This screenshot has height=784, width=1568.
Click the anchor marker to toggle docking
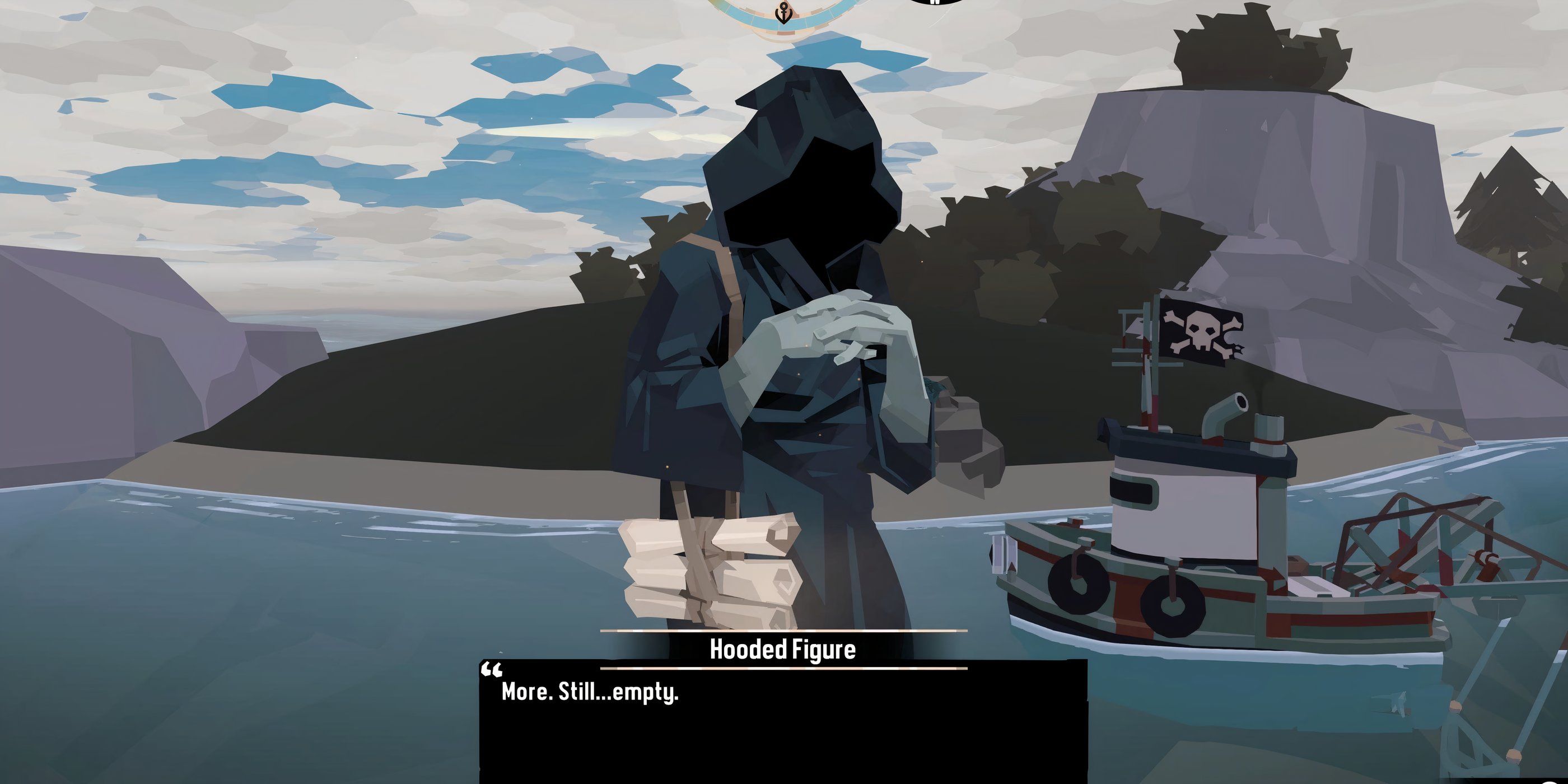(x=783, y=13)
